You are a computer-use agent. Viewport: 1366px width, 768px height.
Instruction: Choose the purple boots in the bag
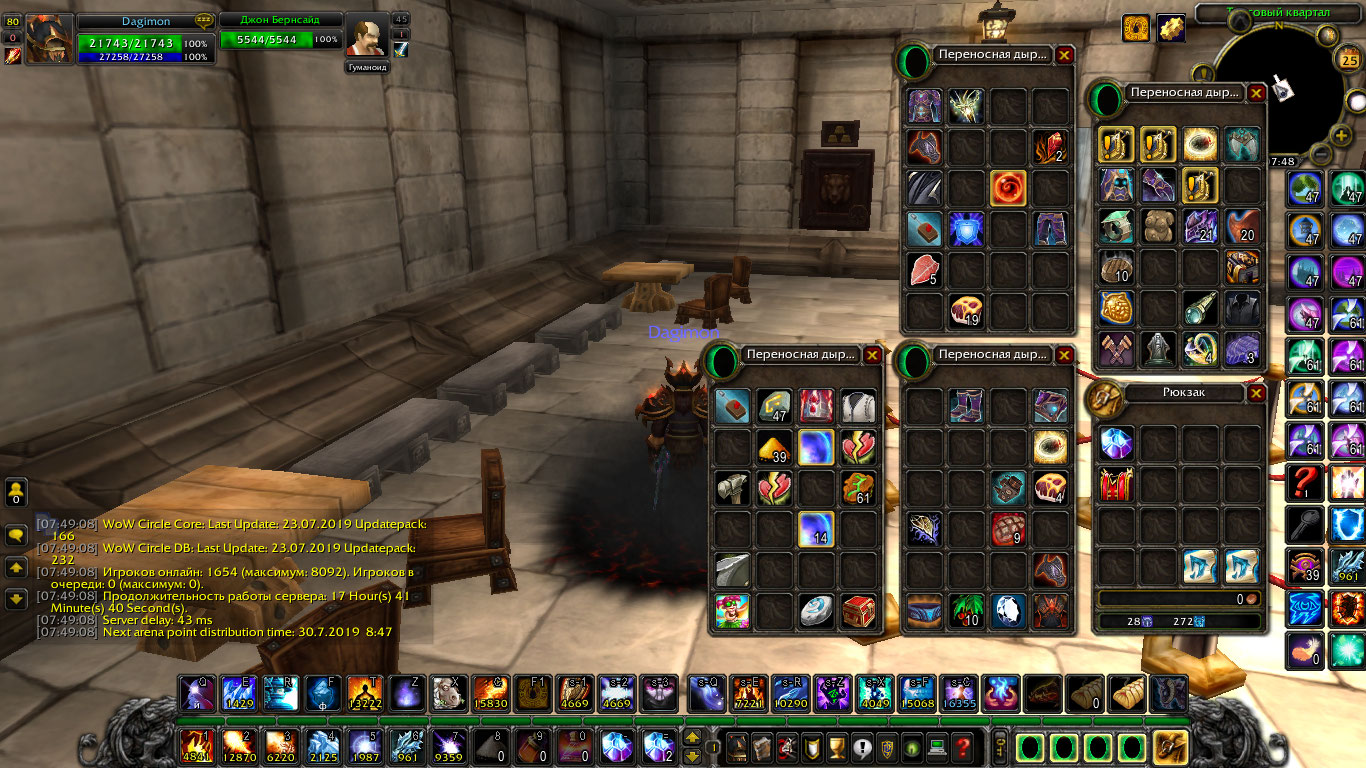pyautogui.click(x=966, y=405)
